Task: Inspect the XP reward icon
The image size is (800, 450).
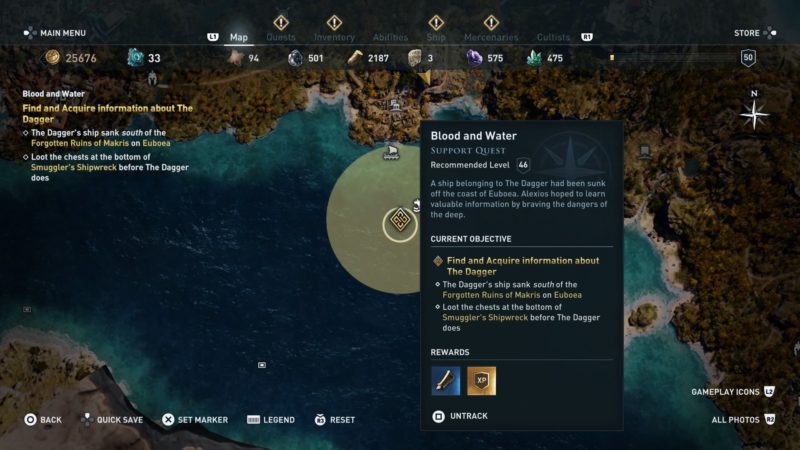Action: pyautogui.click(x=481, y=381)
